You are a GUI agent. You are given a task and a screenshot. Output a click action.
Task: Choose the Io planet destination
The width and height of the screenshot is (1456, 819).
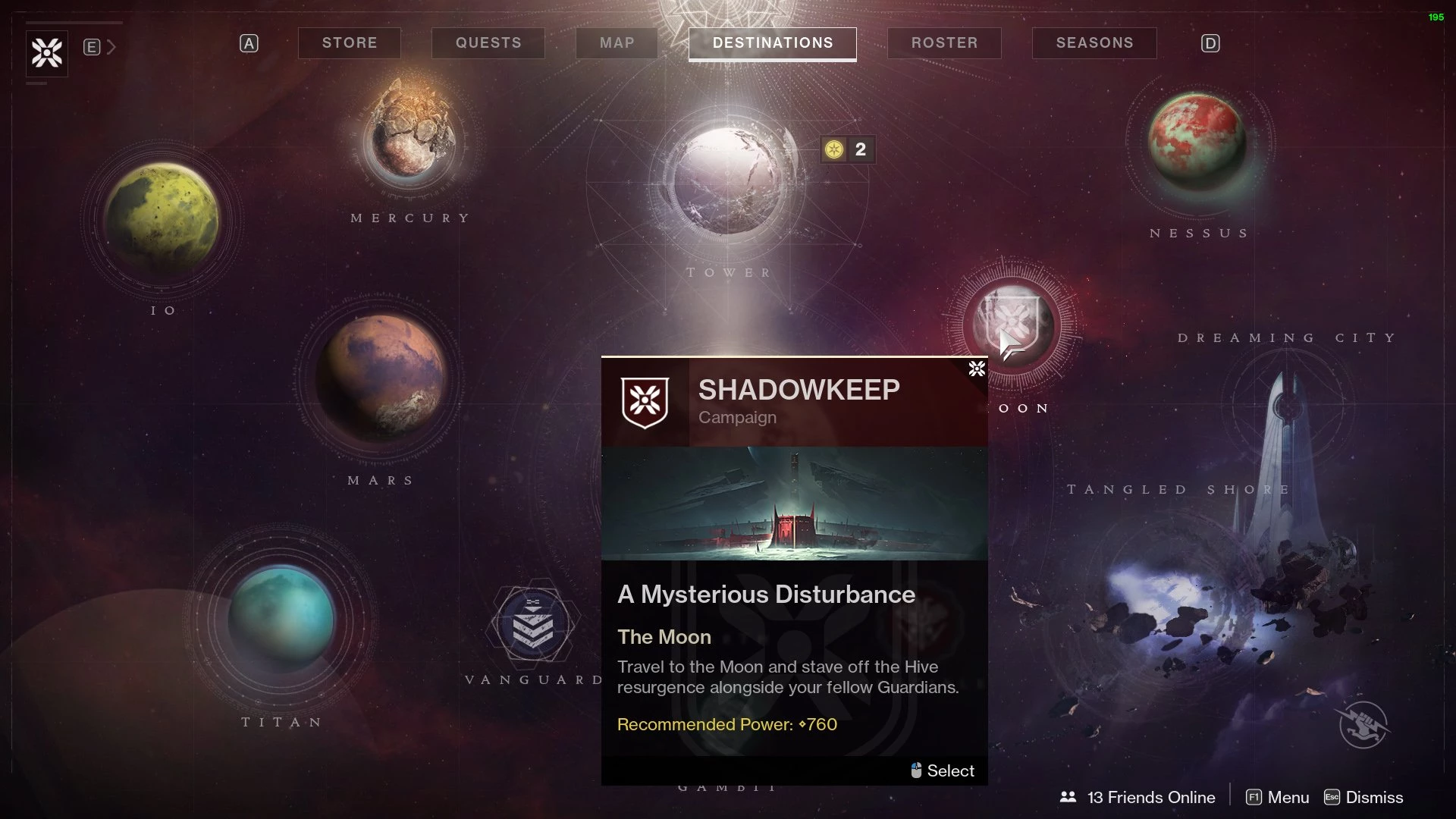click(x=162, y=218)
